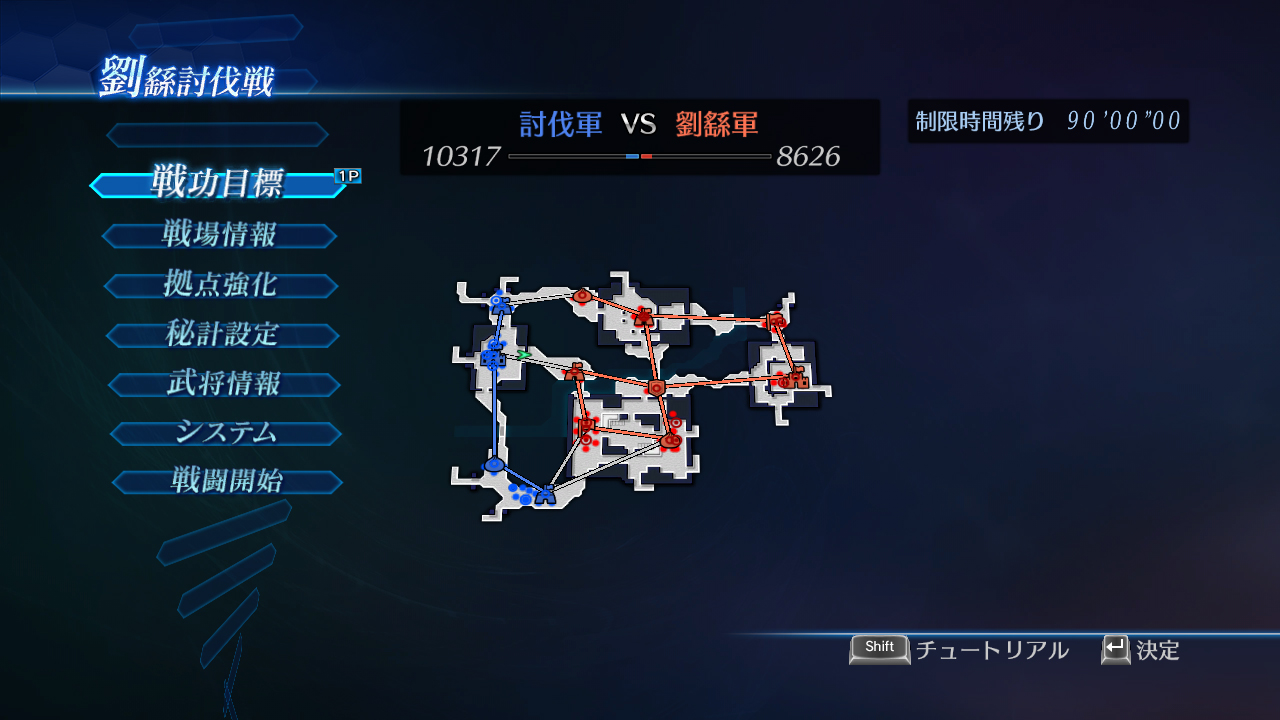Screen dimensions: 1280x720
Task: Click the blue castle gate icon at bottom of map
Action: [547, 494]
